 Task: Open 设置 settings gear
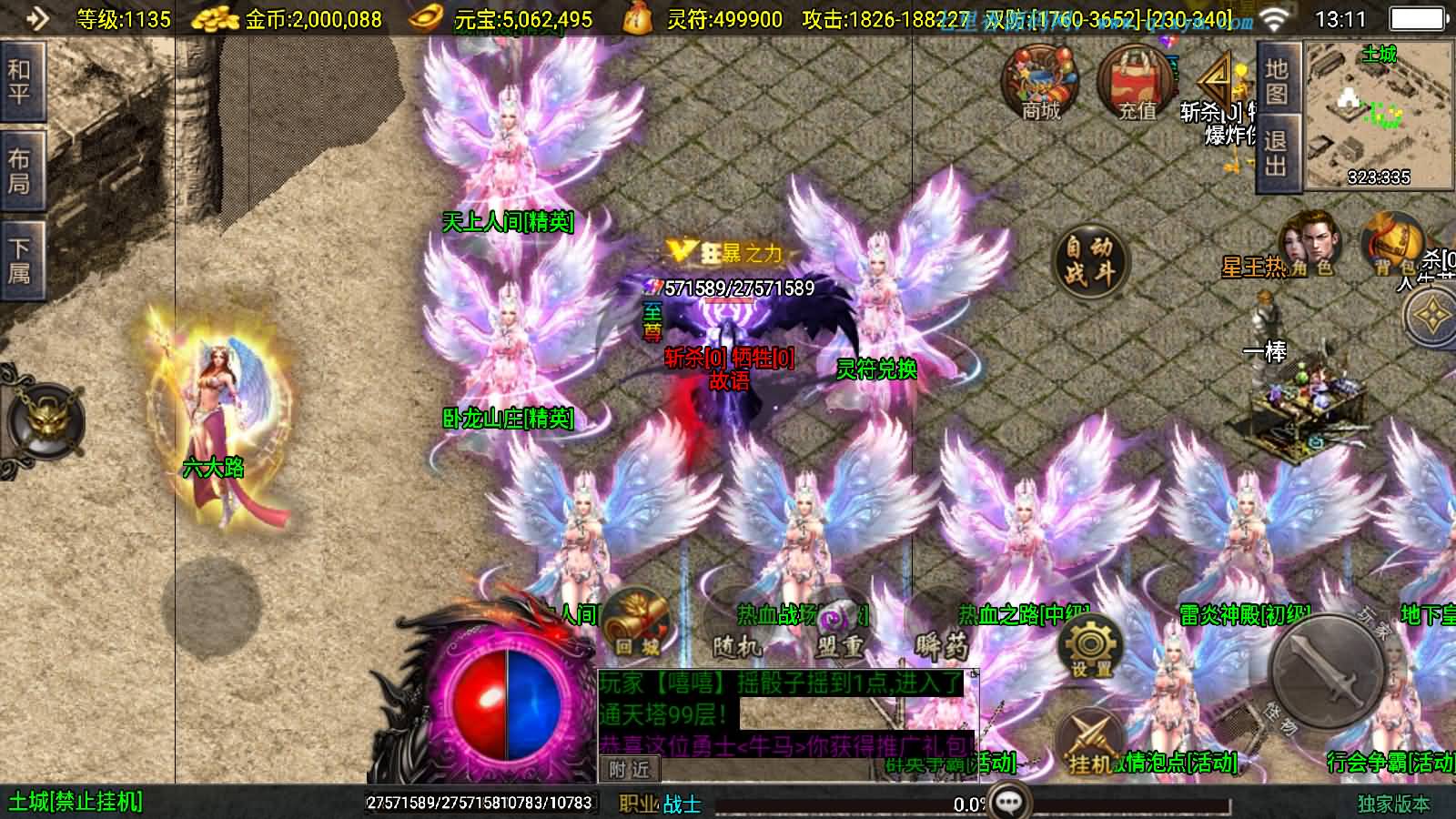(1090, 648)
